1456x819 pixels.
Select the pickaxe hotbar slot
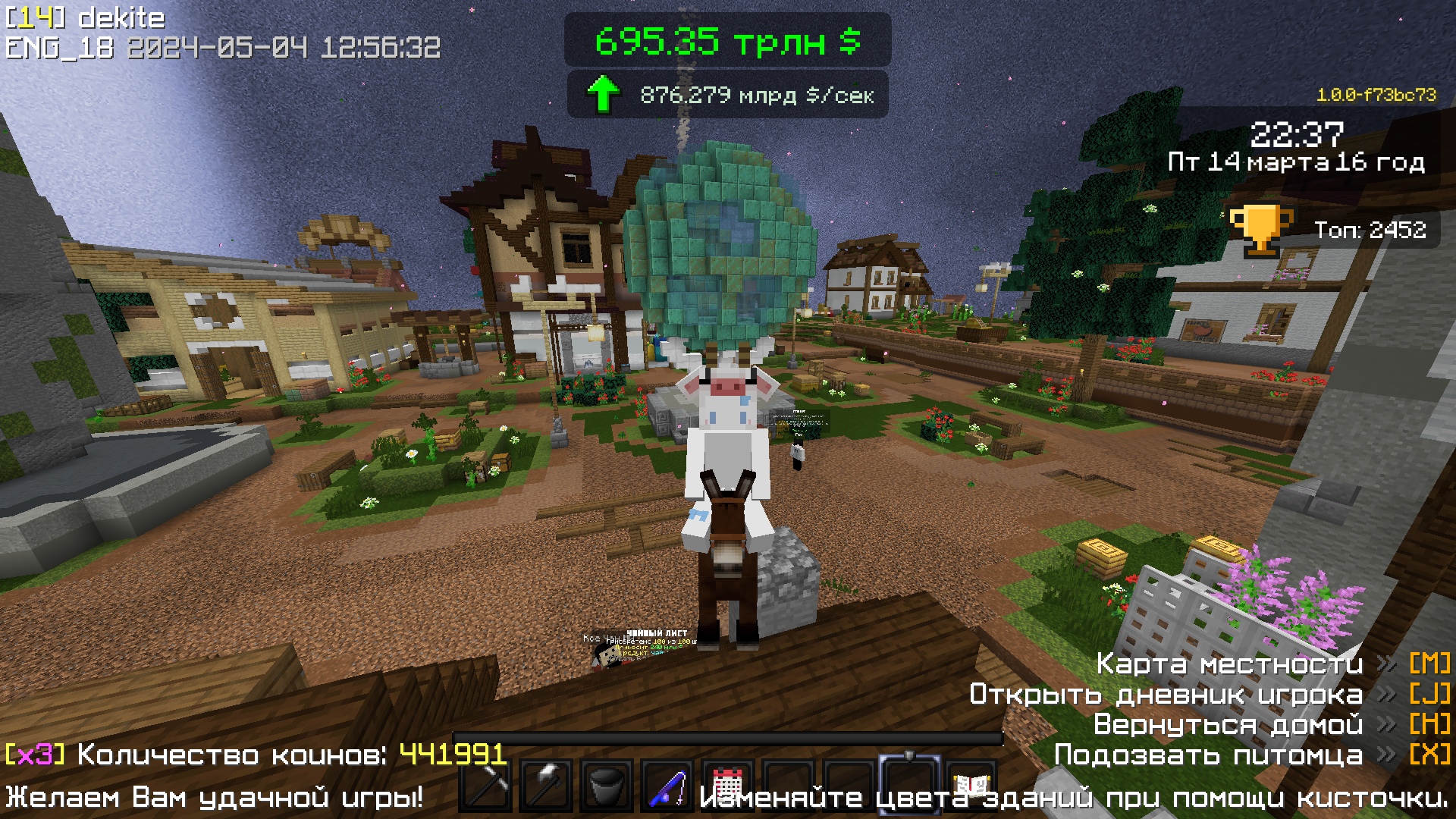tap(485, 786)
